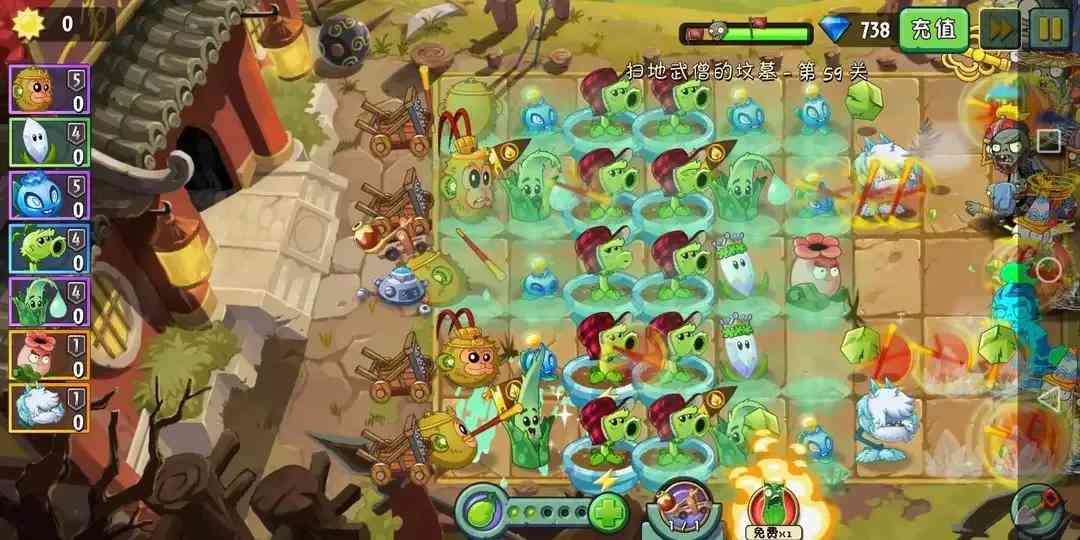This screenshot has width=1080, height=540.
Task: Pick the blue electric blueberry seed card
Action: (x=49, y=195)
